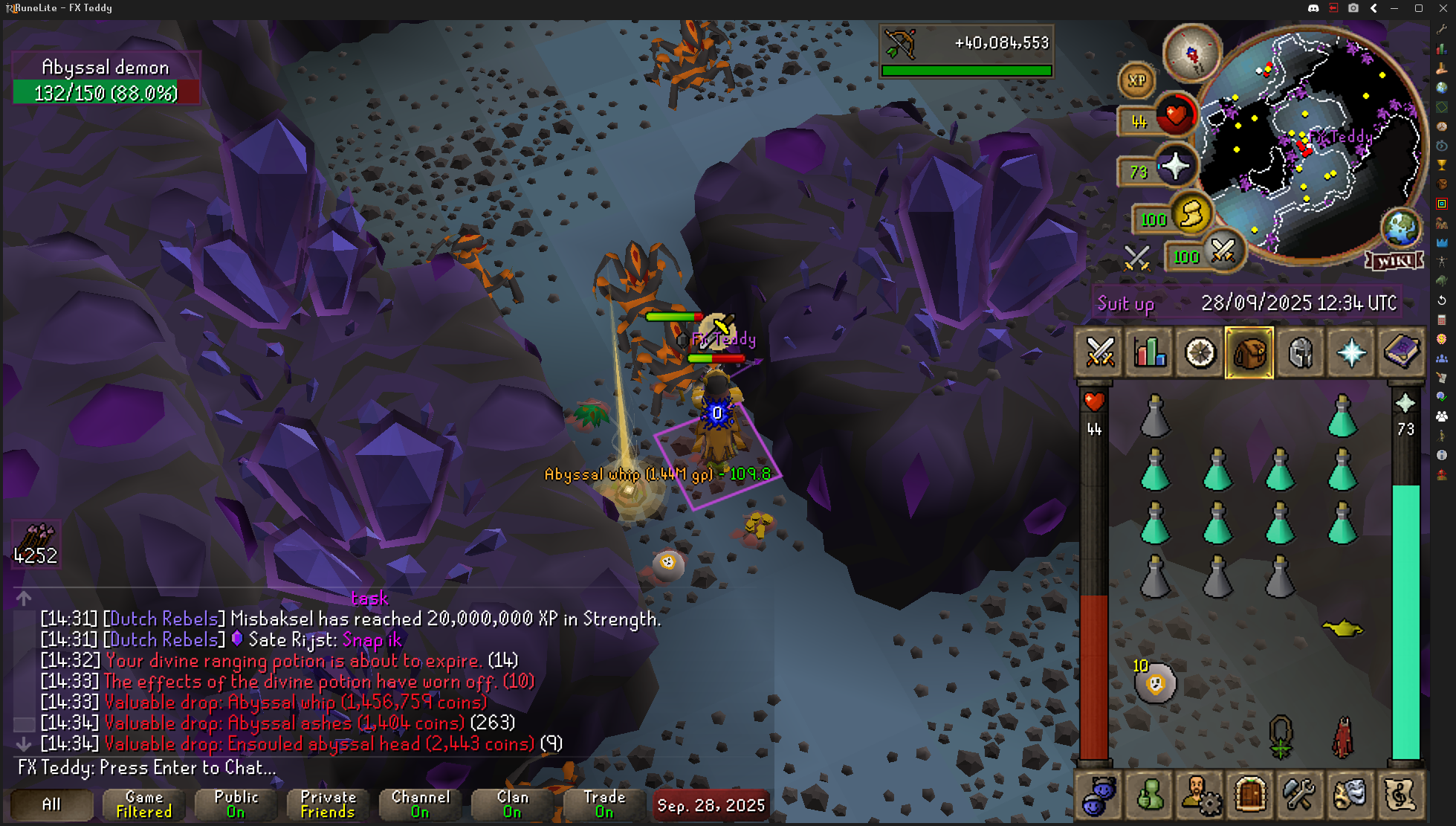Open the Logout door tab
This screenshot has height=826, width=1456.
coord(1250,795)
